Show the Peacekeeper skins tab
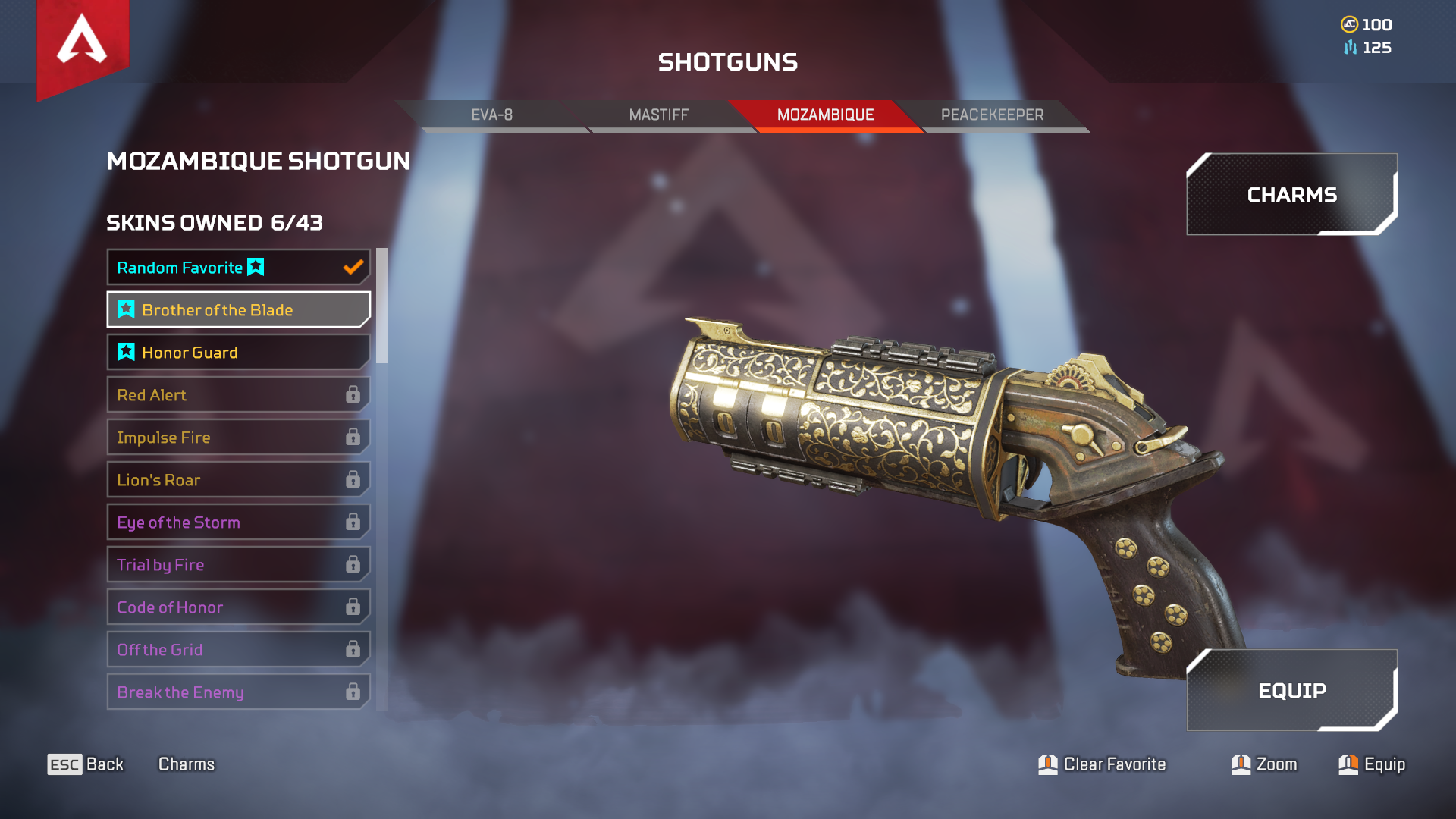The width and height of the screenshot is (1456, 819). (x=992, y=115)
